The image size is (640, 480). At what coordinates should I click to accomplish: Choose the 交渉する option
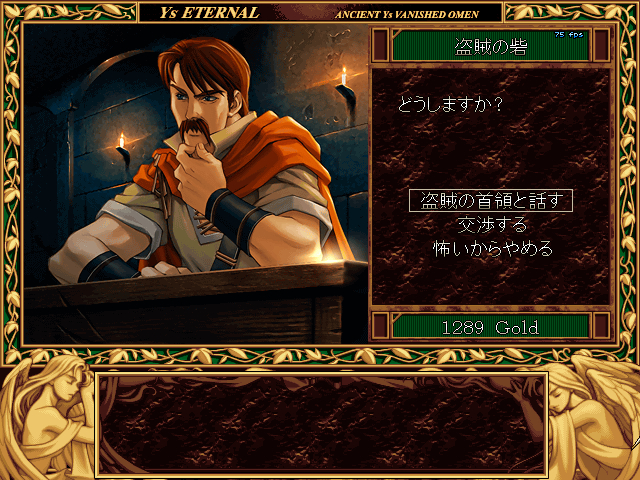point(491,224)
